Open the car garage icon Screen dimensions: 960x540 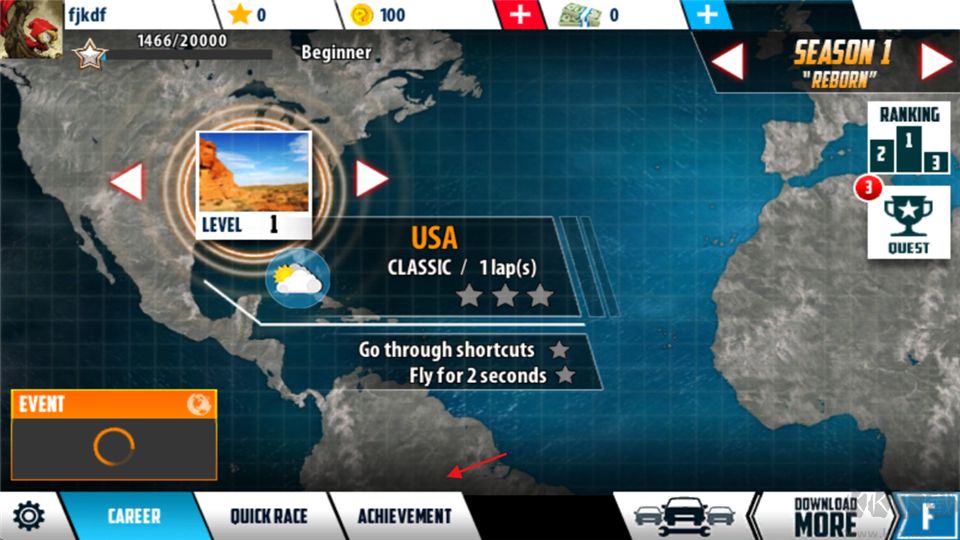click(684, 516)
